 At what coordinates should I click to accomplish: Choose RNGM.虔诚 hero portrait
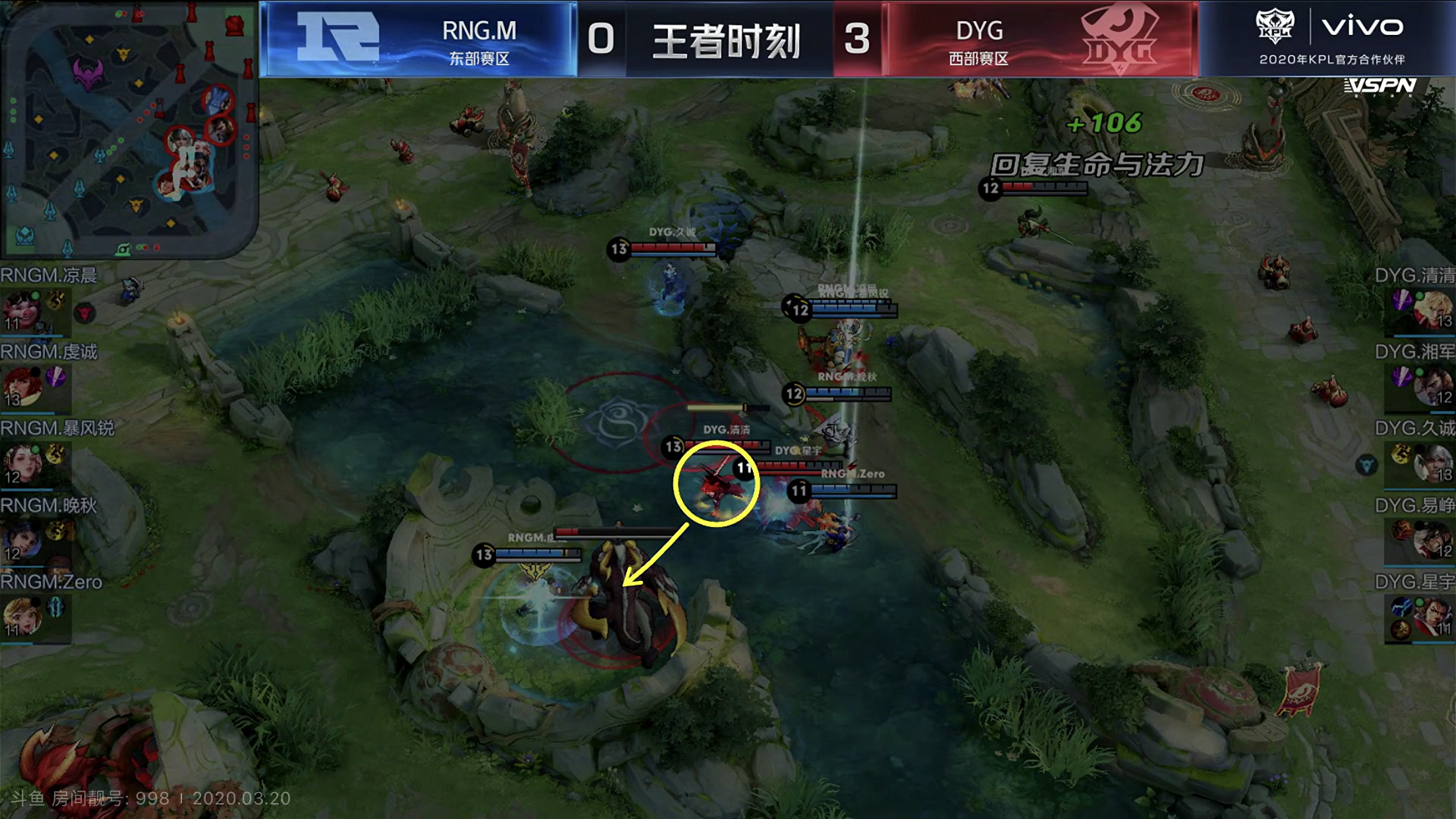21,386
